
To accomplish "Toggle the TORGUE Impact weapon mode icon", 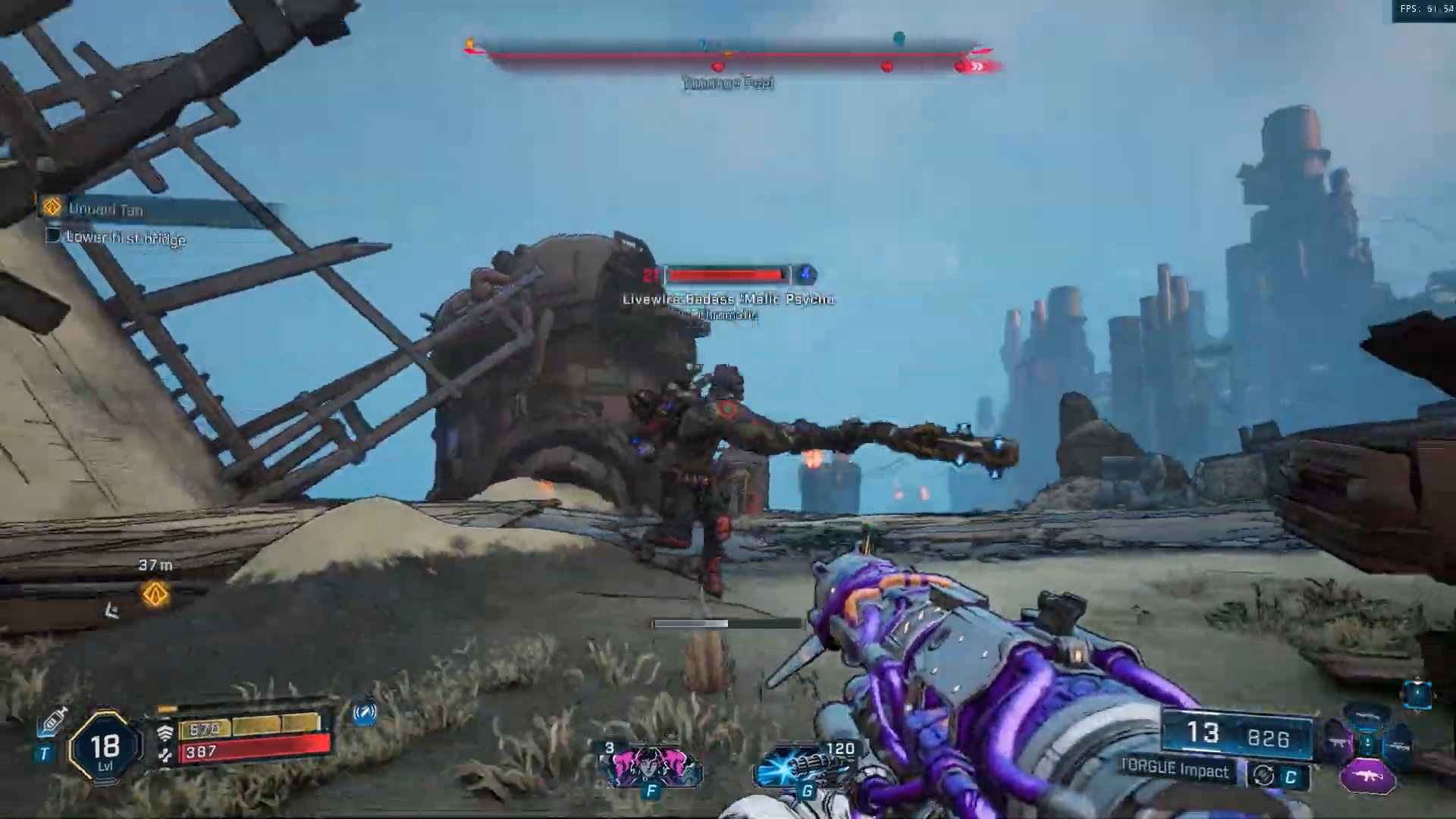I will coord(1263,775).
